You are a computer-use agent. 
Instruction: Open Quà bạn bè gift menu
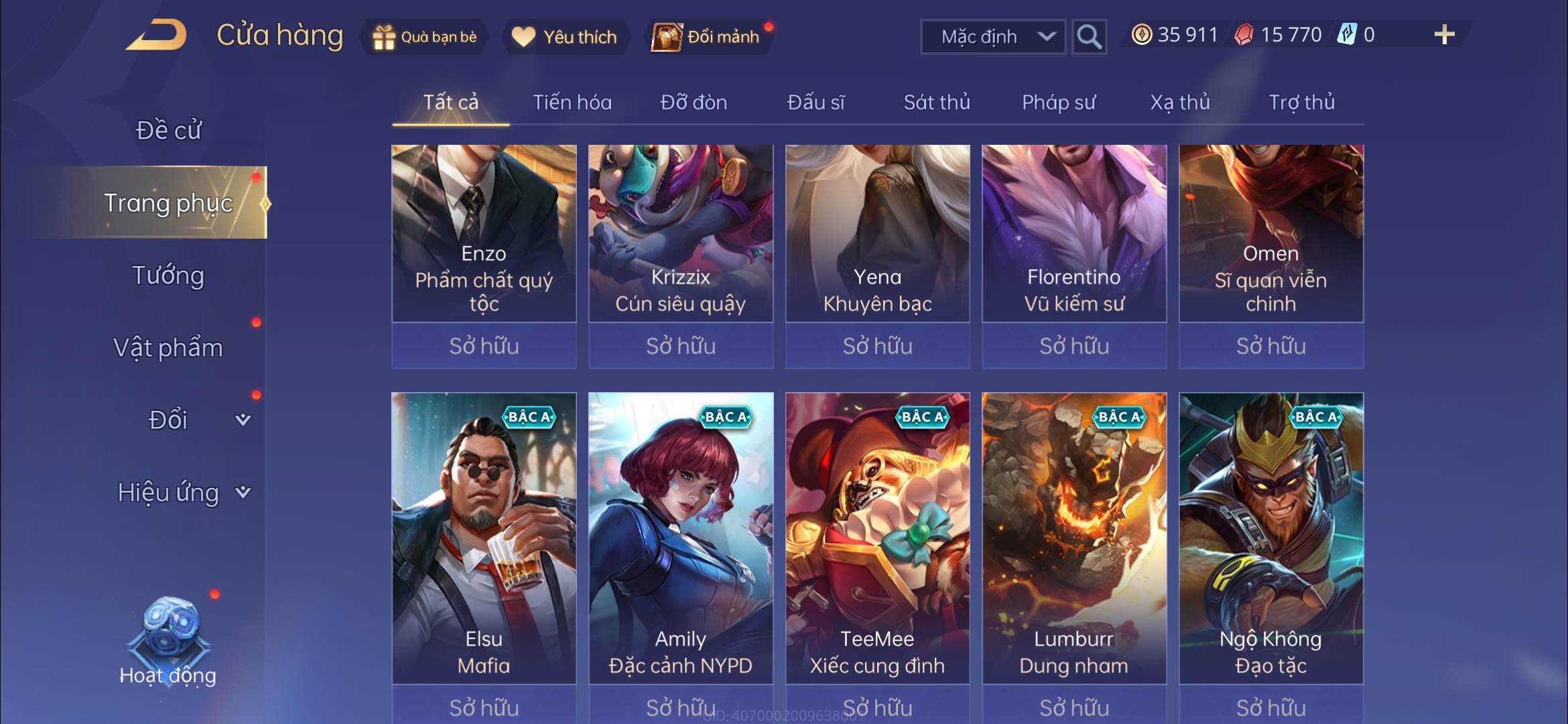425,37
